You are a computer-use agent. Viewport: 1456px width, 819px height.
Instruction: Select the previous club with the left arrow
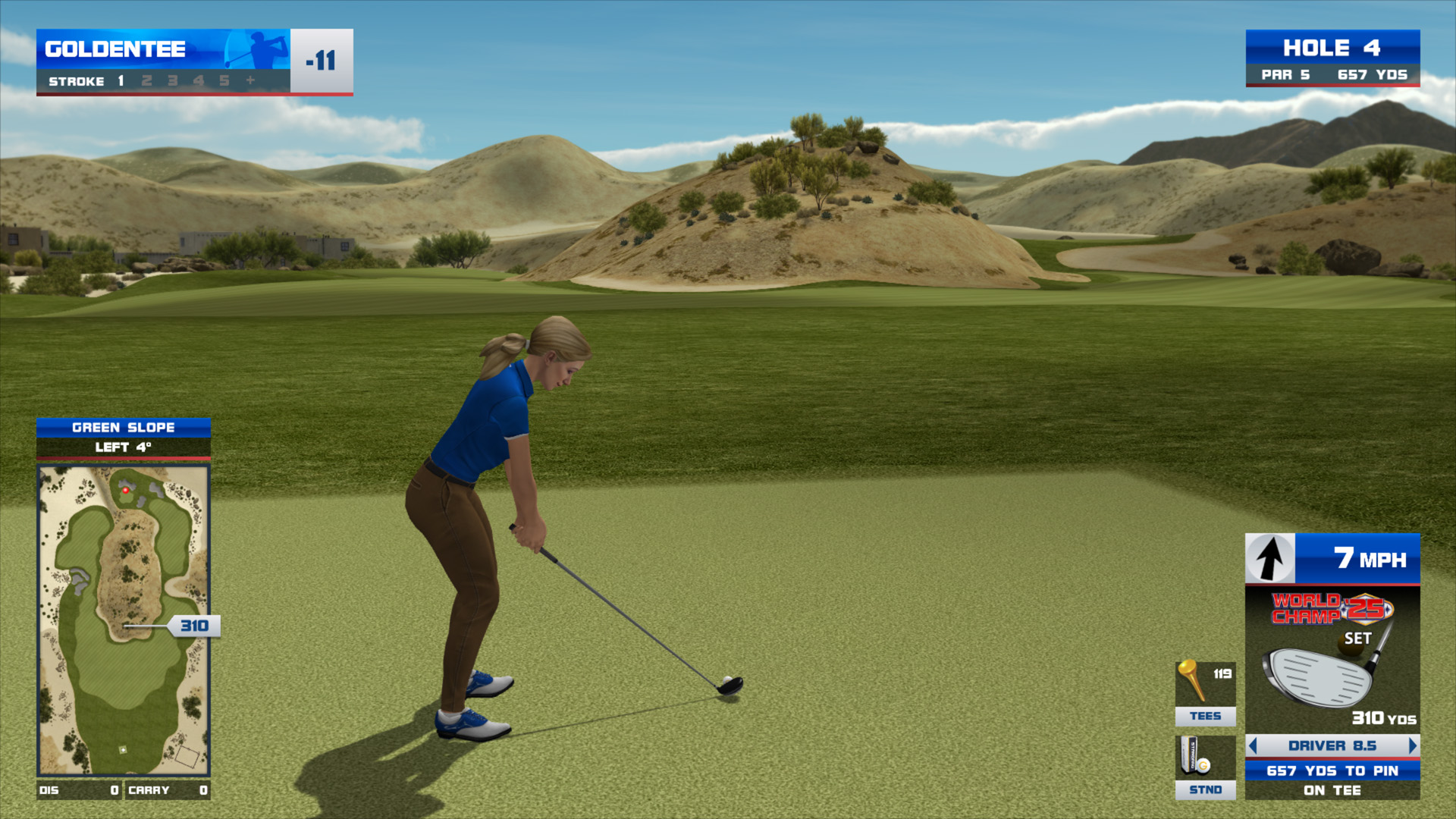pyautogui.click(x=1253, y=745)
